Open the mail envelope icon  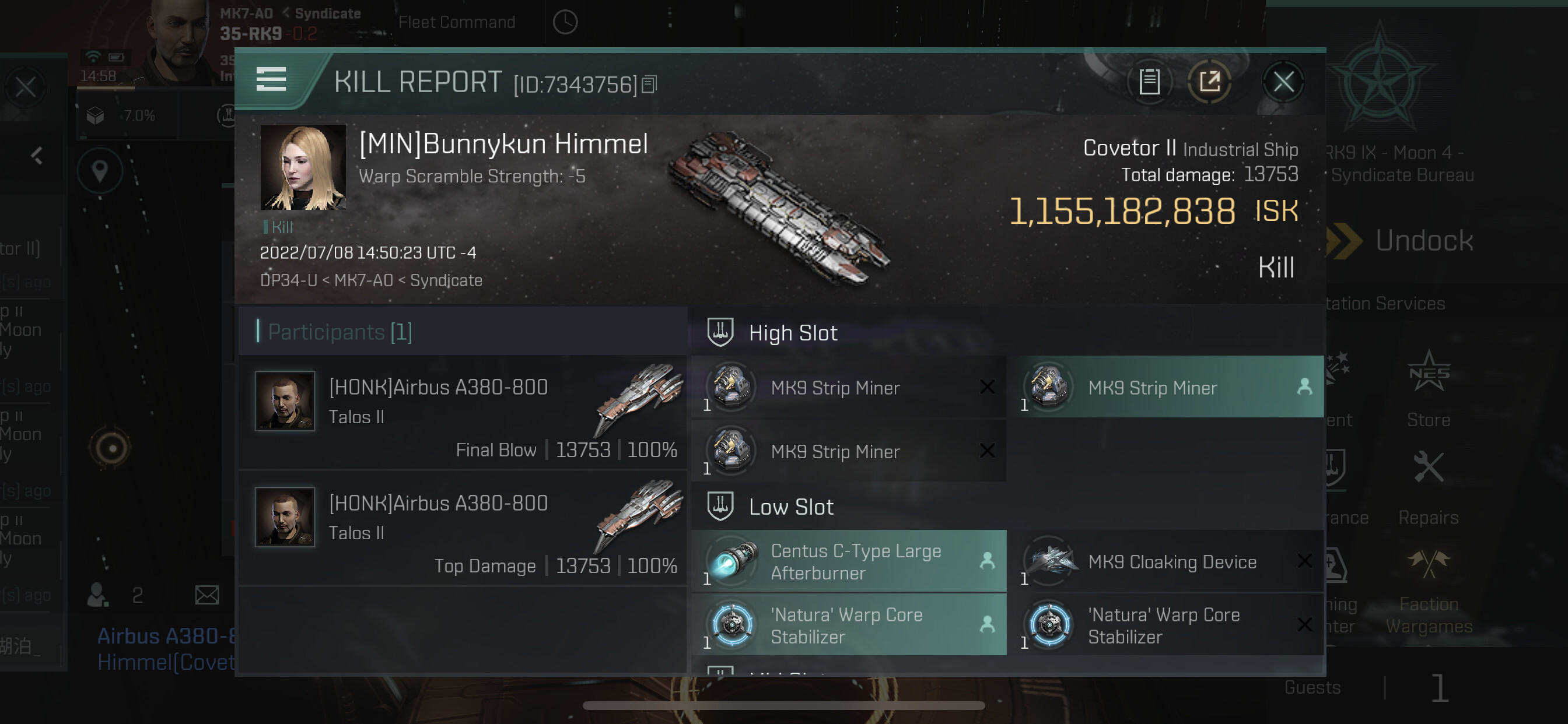pyautogui.click(x=207, y=595)
